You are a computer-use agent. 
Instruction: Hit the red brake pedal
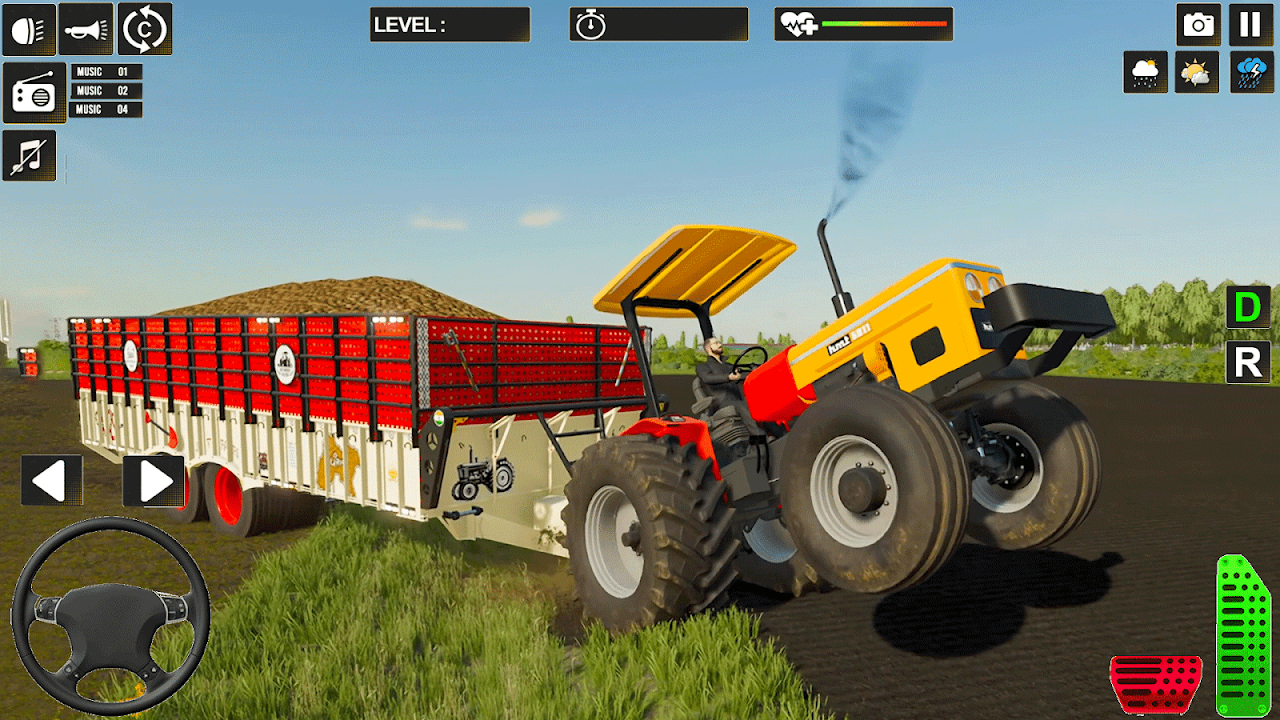click(1156, 684)
